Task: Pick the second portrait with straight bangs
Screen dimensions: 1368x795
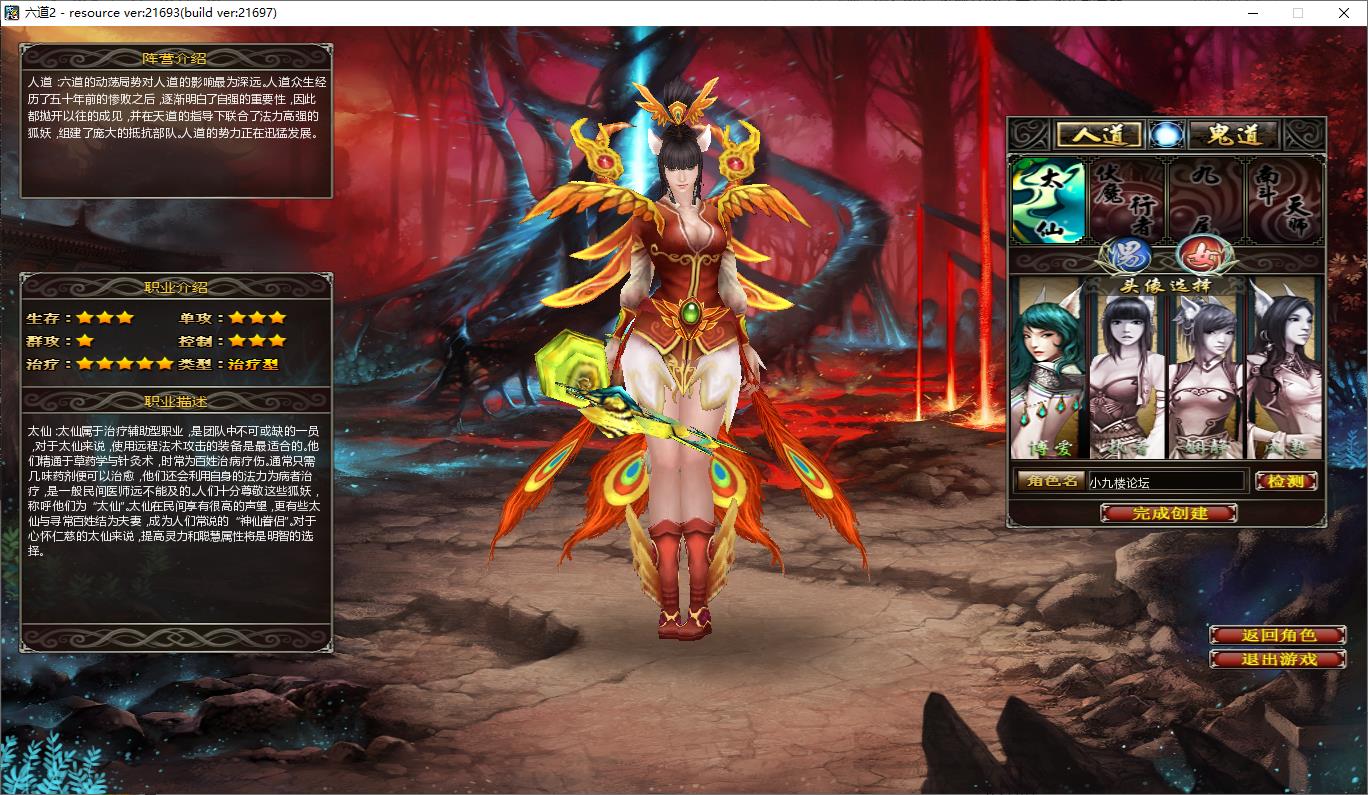Action: [x=1127, y=368]
